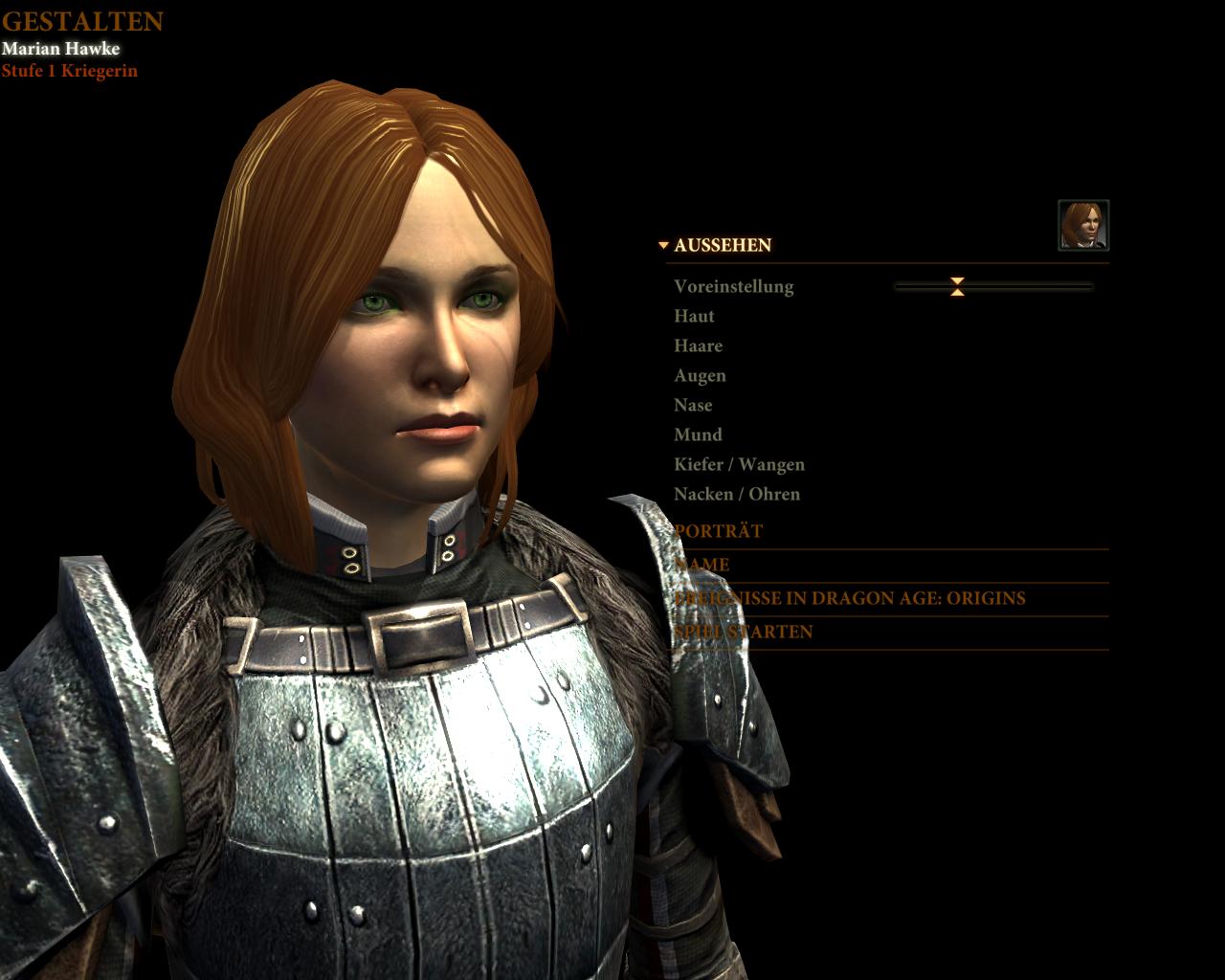Image resolution: width=1225 pixels, height=980 pixels.
Task: Click SPIEL STARTEN to begin
Action: (744, 632)
